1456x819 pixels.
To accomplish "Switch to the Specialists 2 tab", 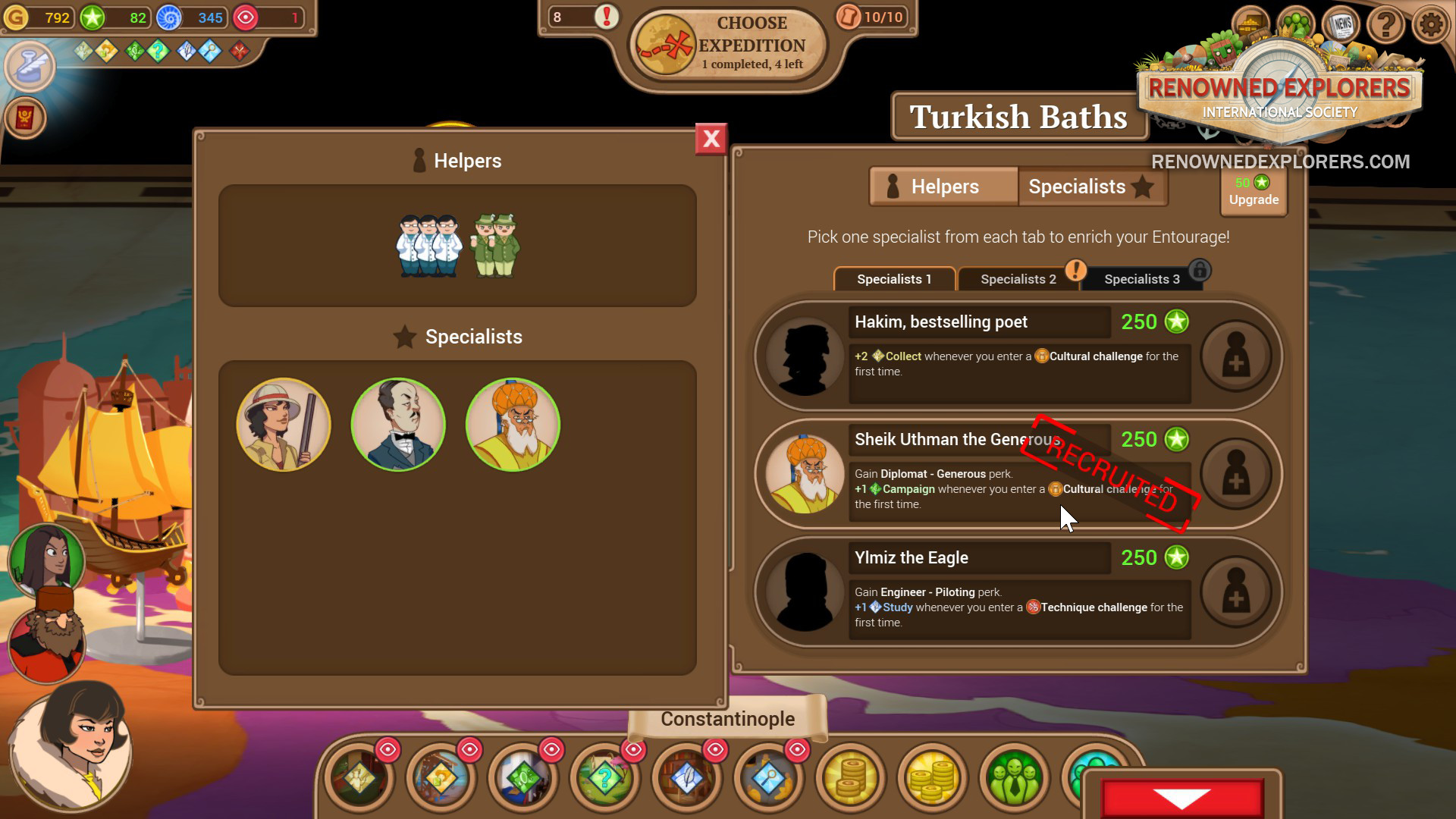I will pos(1018,279).
